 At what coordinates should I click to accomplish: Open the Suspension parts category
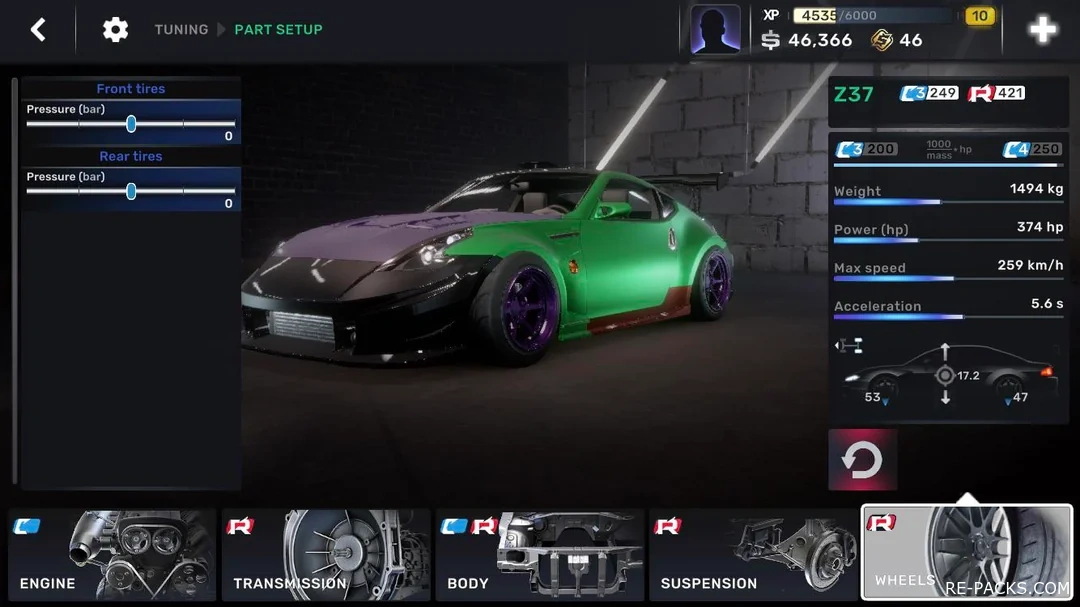752,555
